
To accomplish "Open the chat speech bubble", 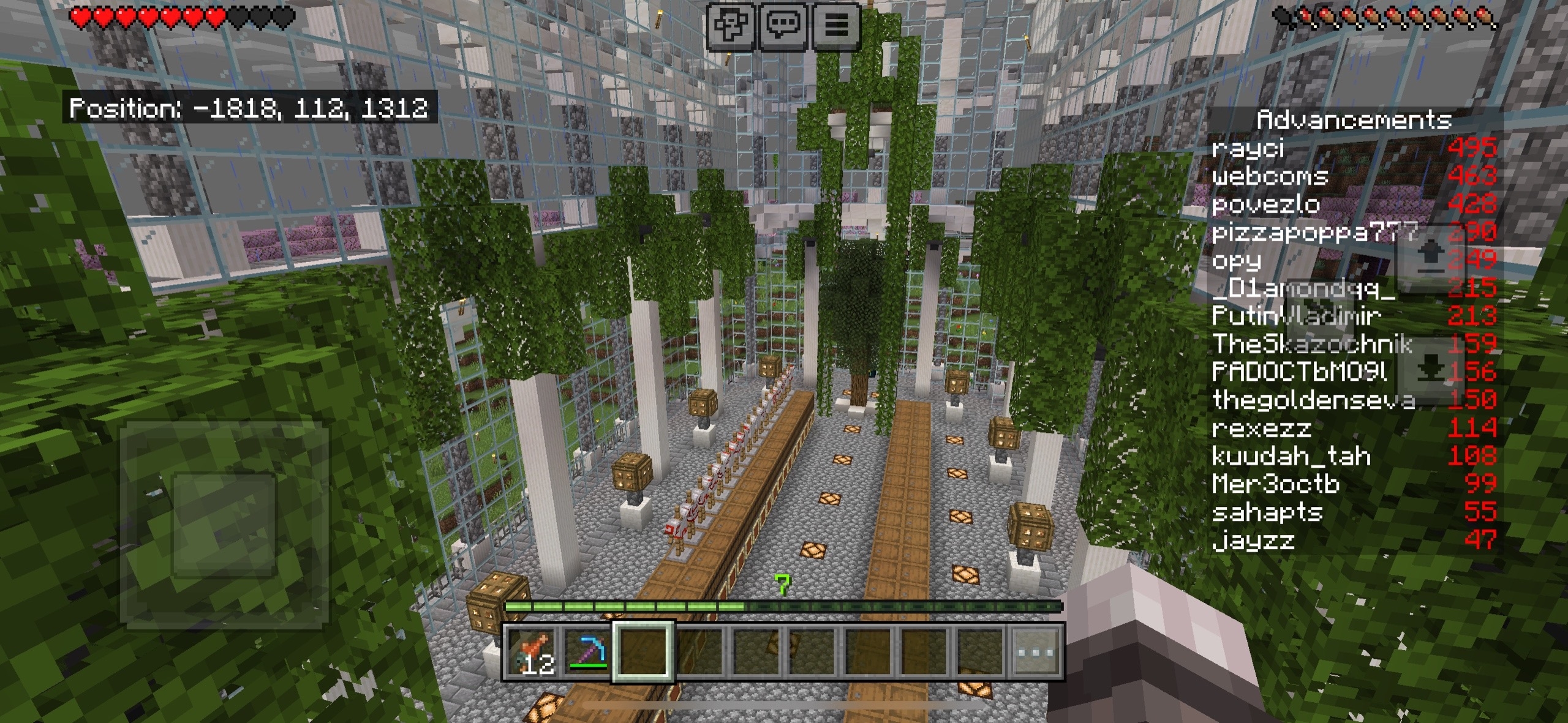I will (x=783, y=26).
